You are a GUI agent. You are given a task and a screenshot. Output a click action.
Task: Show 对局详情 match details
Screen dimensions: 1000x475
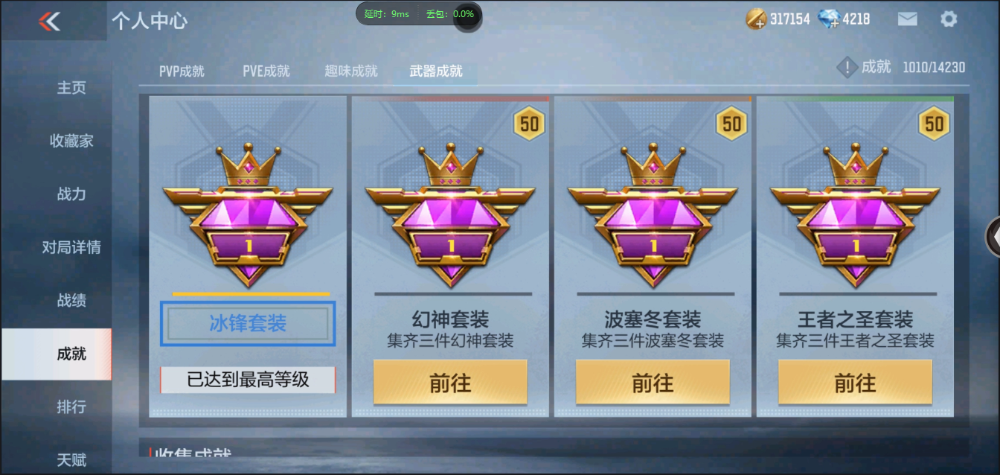point(71,247)
